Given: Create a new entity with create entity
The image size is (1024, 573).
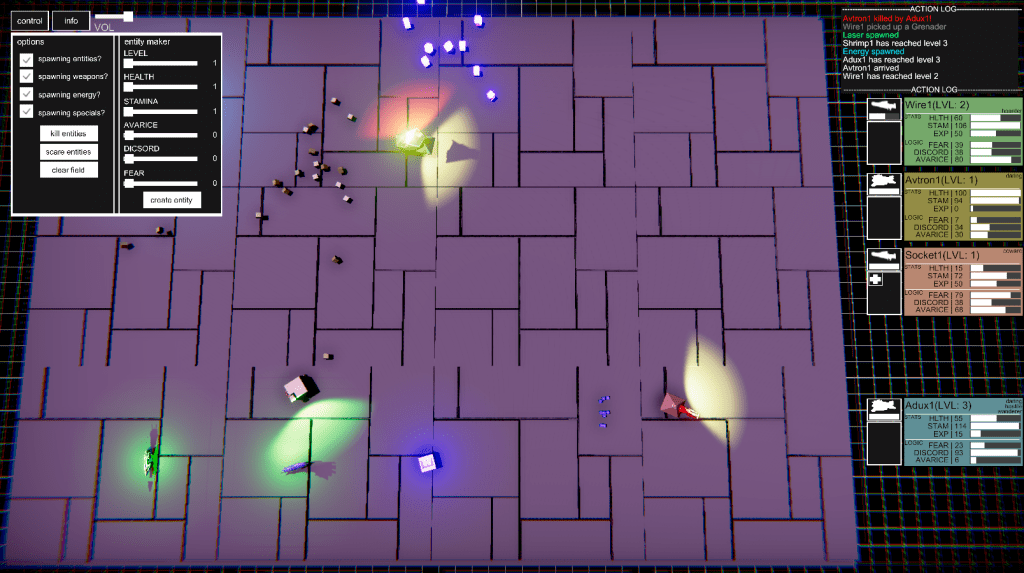Looking at the screenshot, I should click(x=170, y=200).
